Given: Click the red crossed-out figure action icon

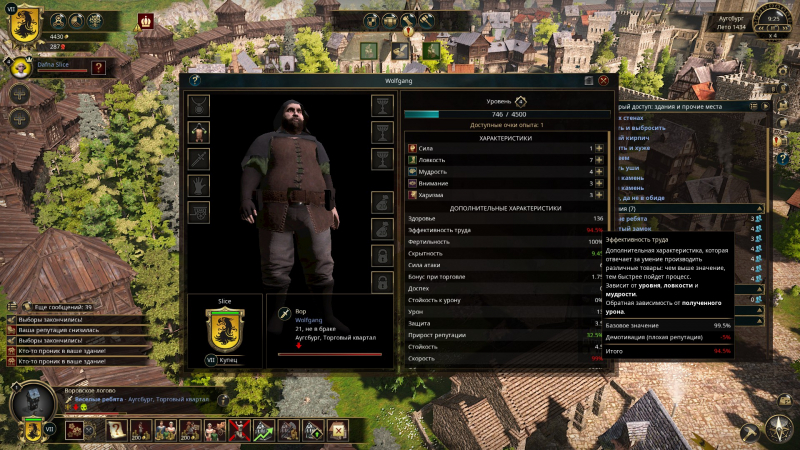Looking at the screenshot, I should pyautogui.click(x=239, y=430).
